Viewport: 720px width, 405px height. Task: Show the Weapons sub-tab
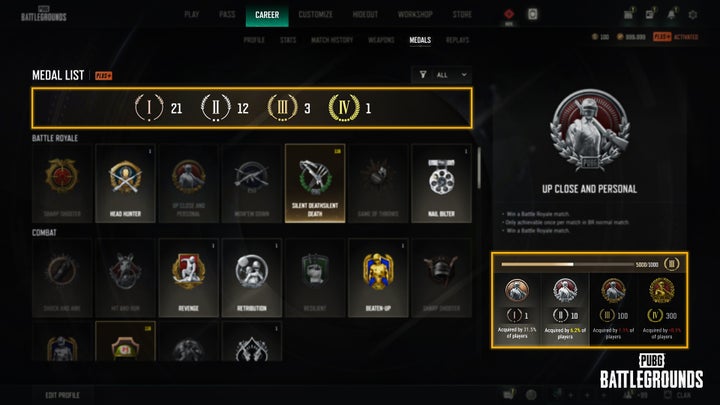coord(380,39)
